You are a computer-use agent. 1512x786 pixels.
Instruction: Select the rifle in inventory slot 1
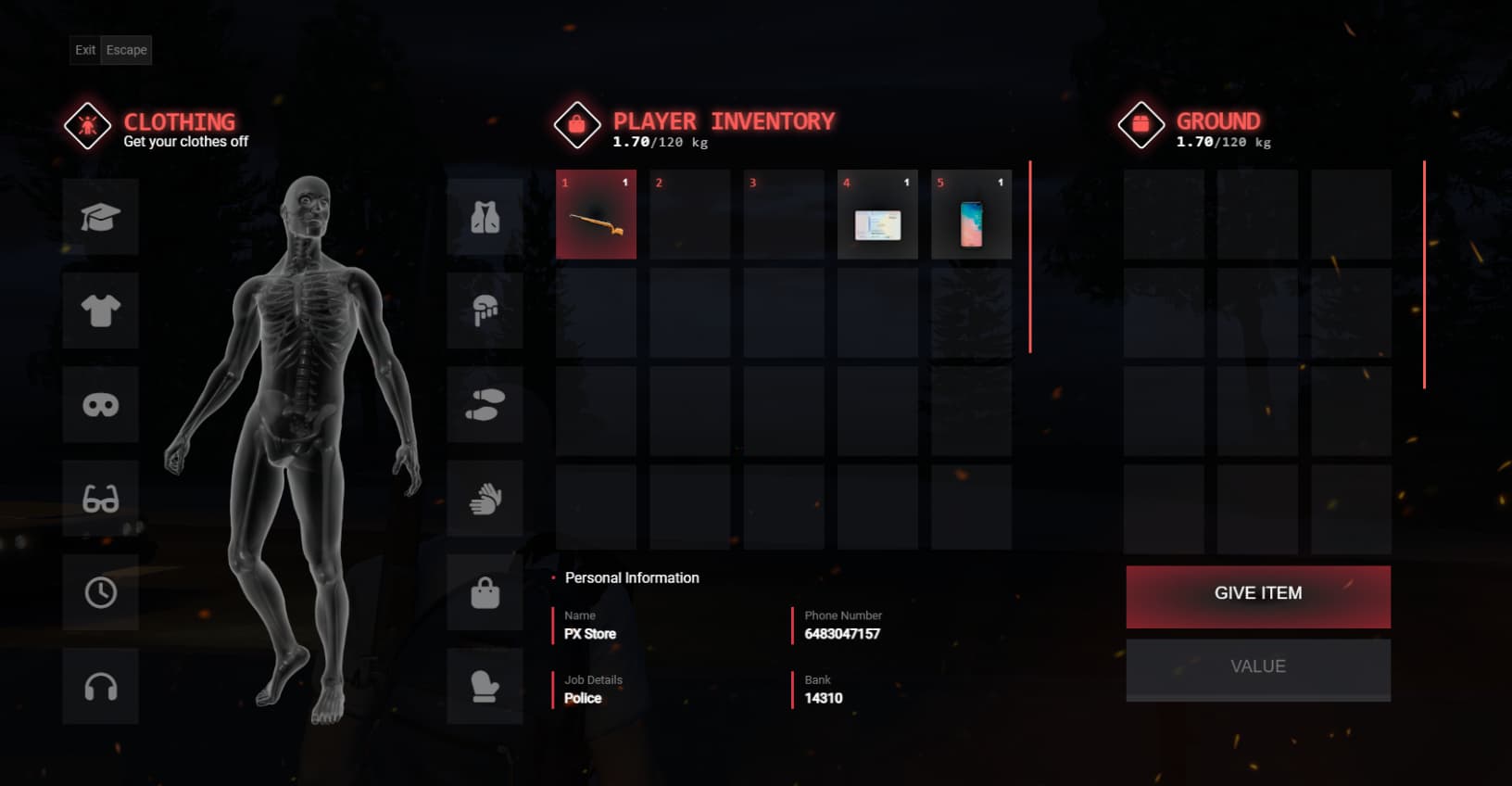point(596,214)
